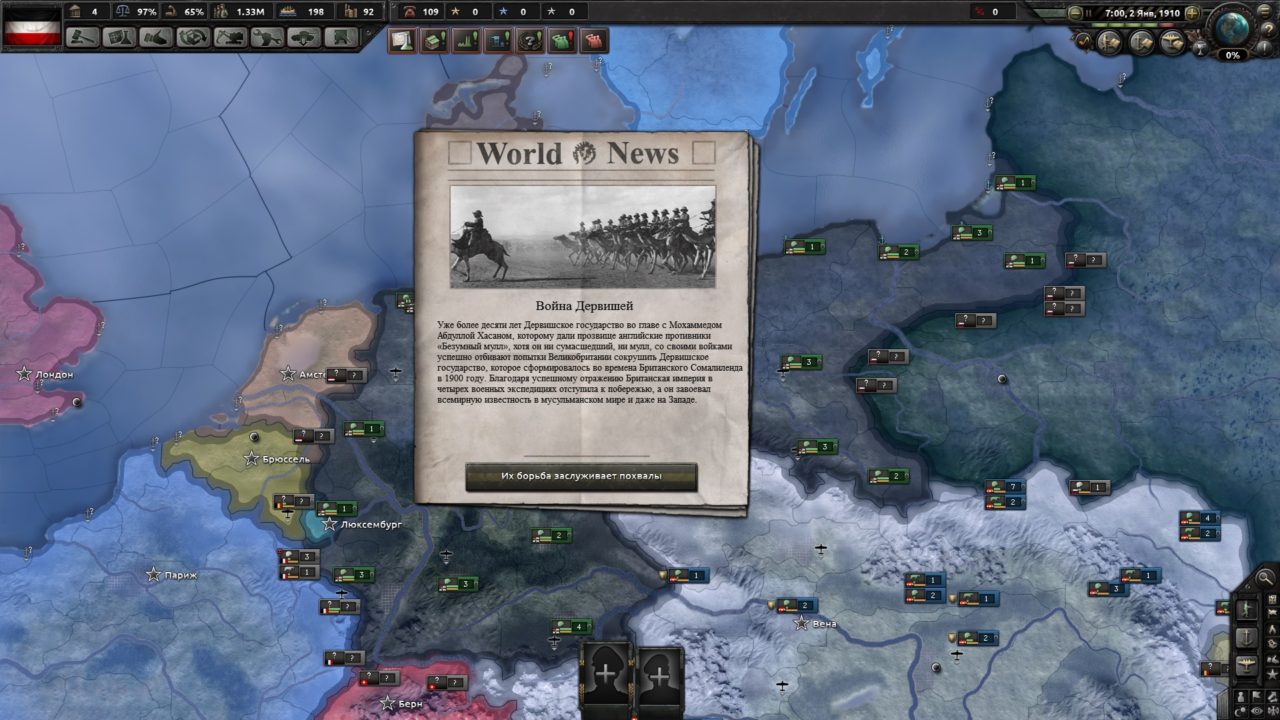Increase game speed with the plus button
Image resolution: width=1280 pixels, height=720 pixels.
1192,12
